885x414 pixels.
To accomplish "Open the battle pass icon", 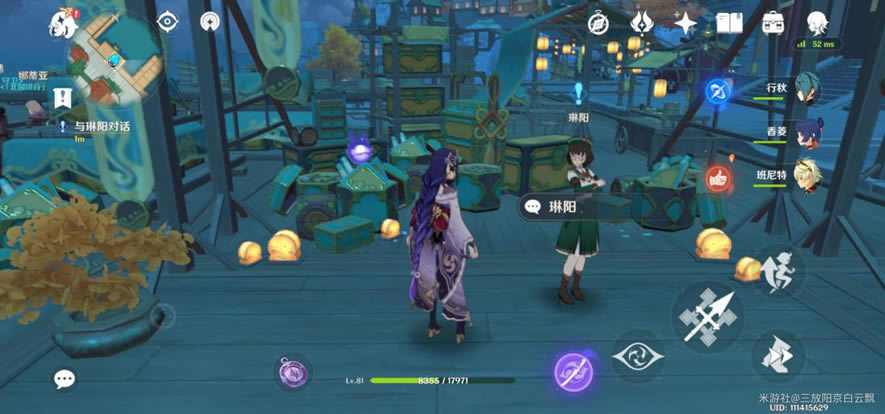I will 643,22.
